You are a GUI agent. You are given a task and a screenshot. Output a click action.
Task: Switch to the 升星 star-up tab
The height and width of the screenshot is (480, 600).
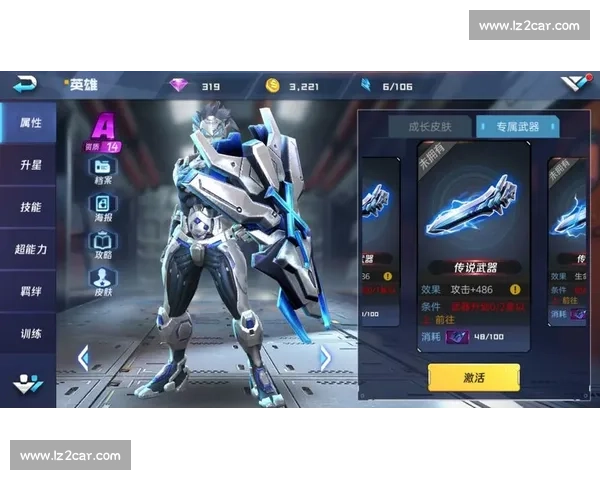(29, 165)
